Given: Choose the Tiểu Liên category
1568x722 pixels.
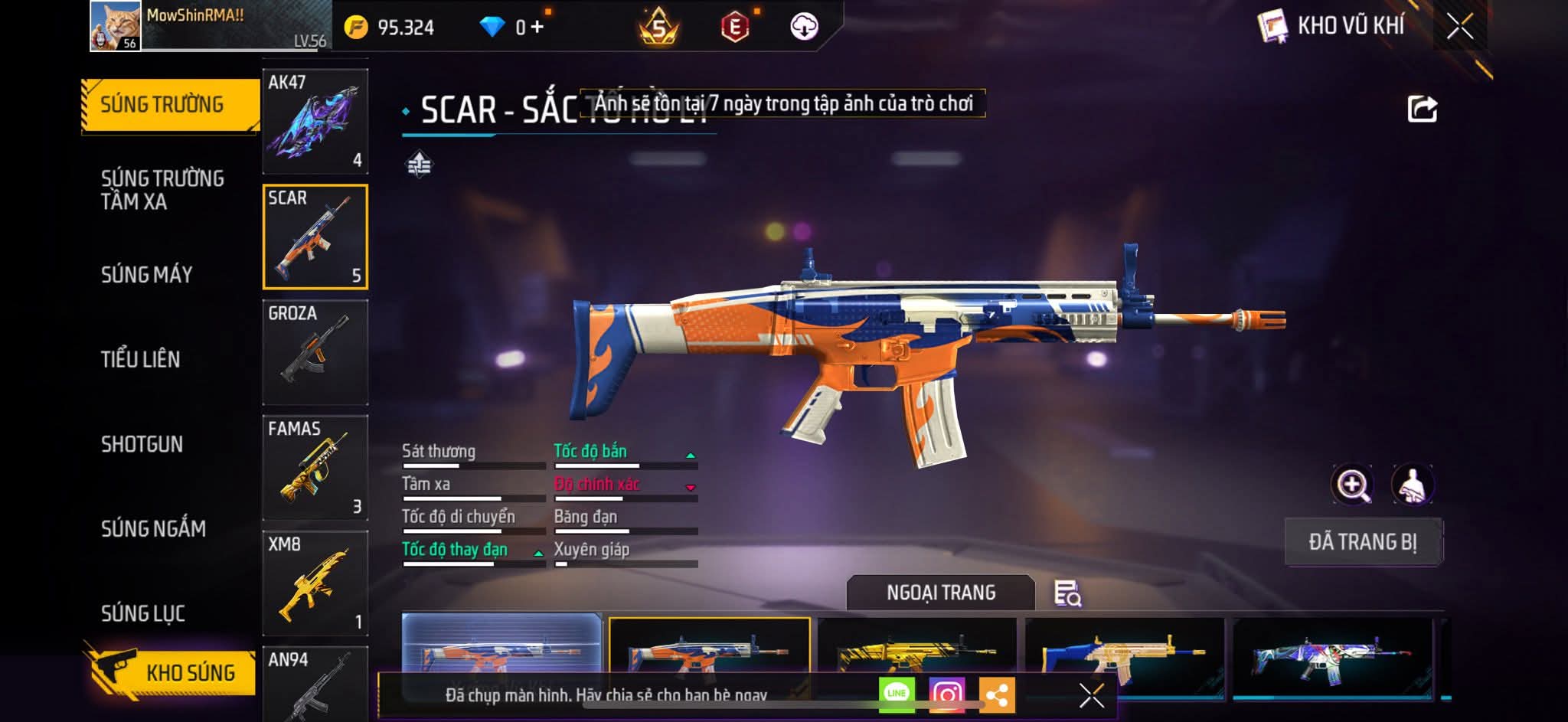Looking at the screenshot, I should click(140, 359).
